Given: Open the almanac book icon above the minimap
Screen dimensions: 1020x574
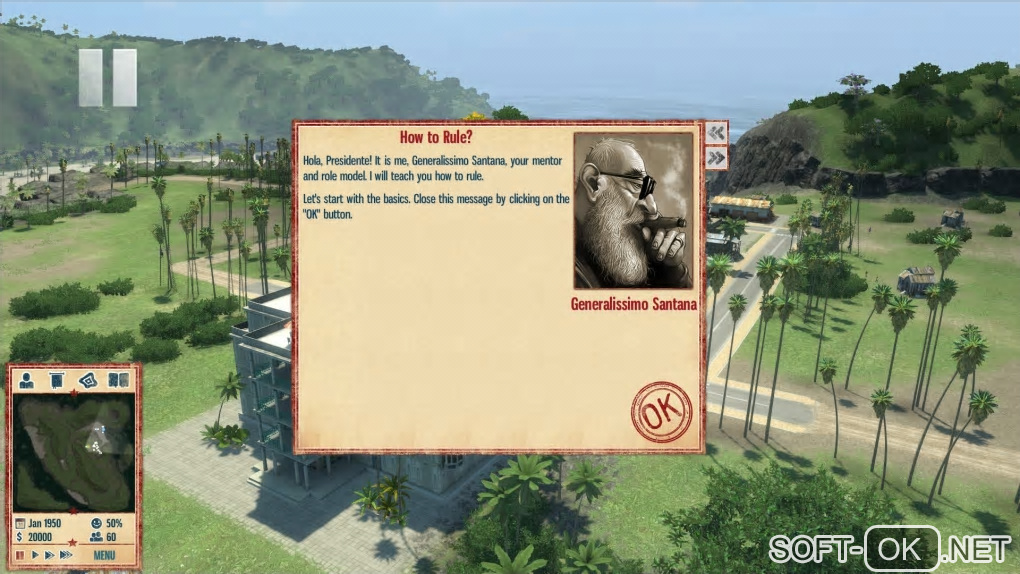Looking at the screenshot, I should [118, 380].
